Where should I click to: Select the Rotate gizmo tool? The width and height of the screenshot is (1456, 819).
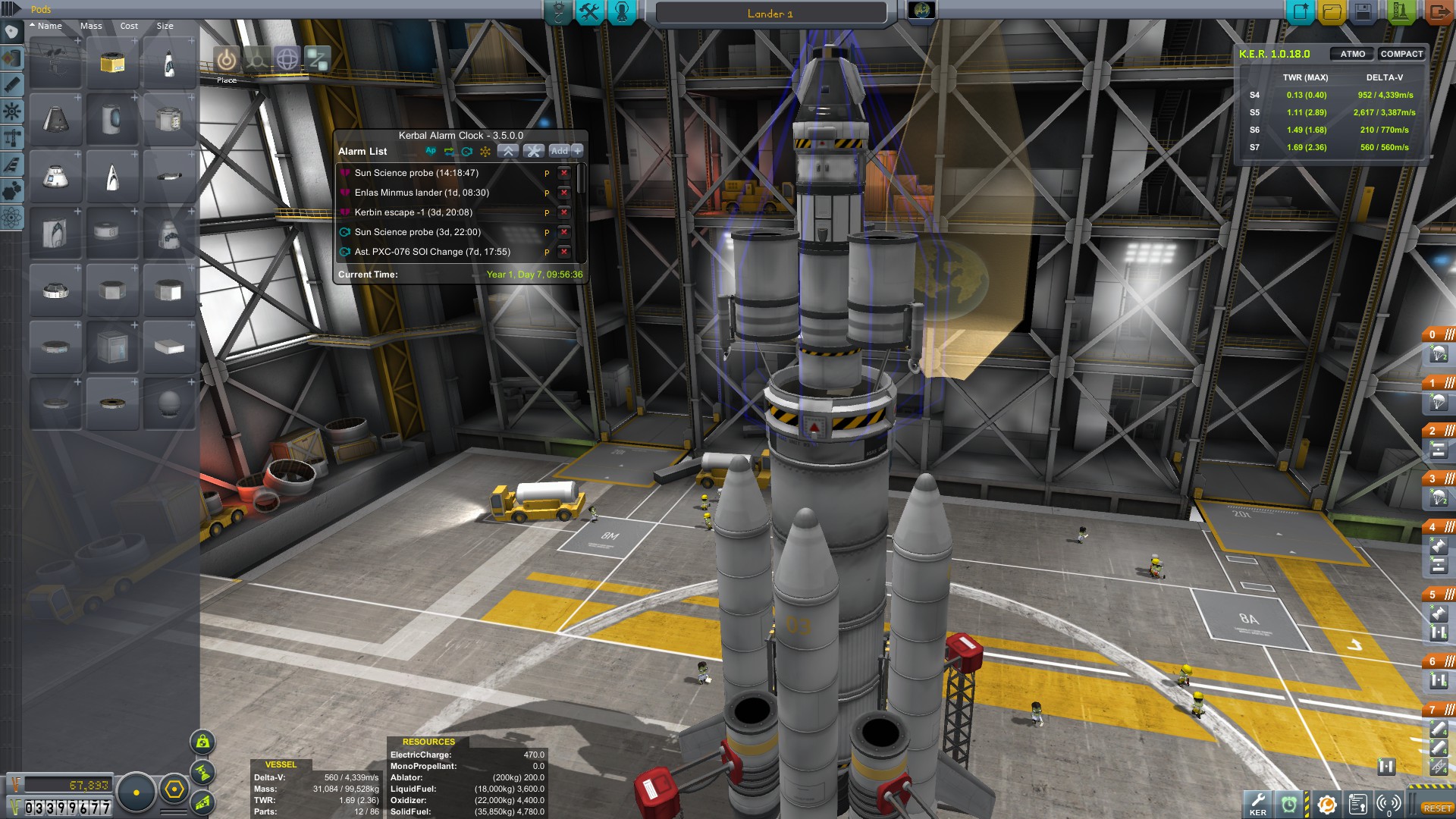pyautogui.click(x=287, y=59)
